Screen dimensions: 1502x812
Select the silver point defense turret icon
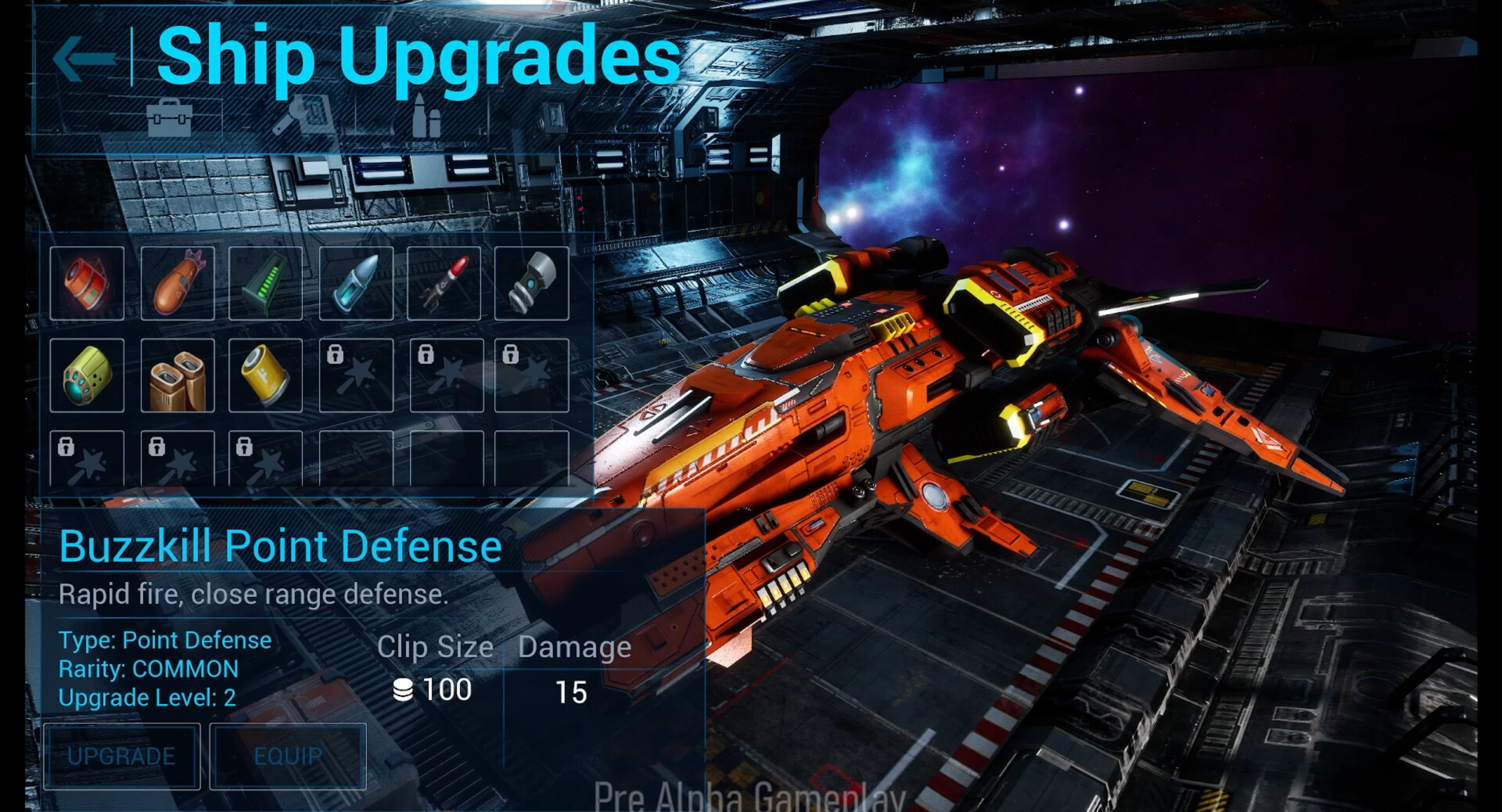[x=534, y=283]
